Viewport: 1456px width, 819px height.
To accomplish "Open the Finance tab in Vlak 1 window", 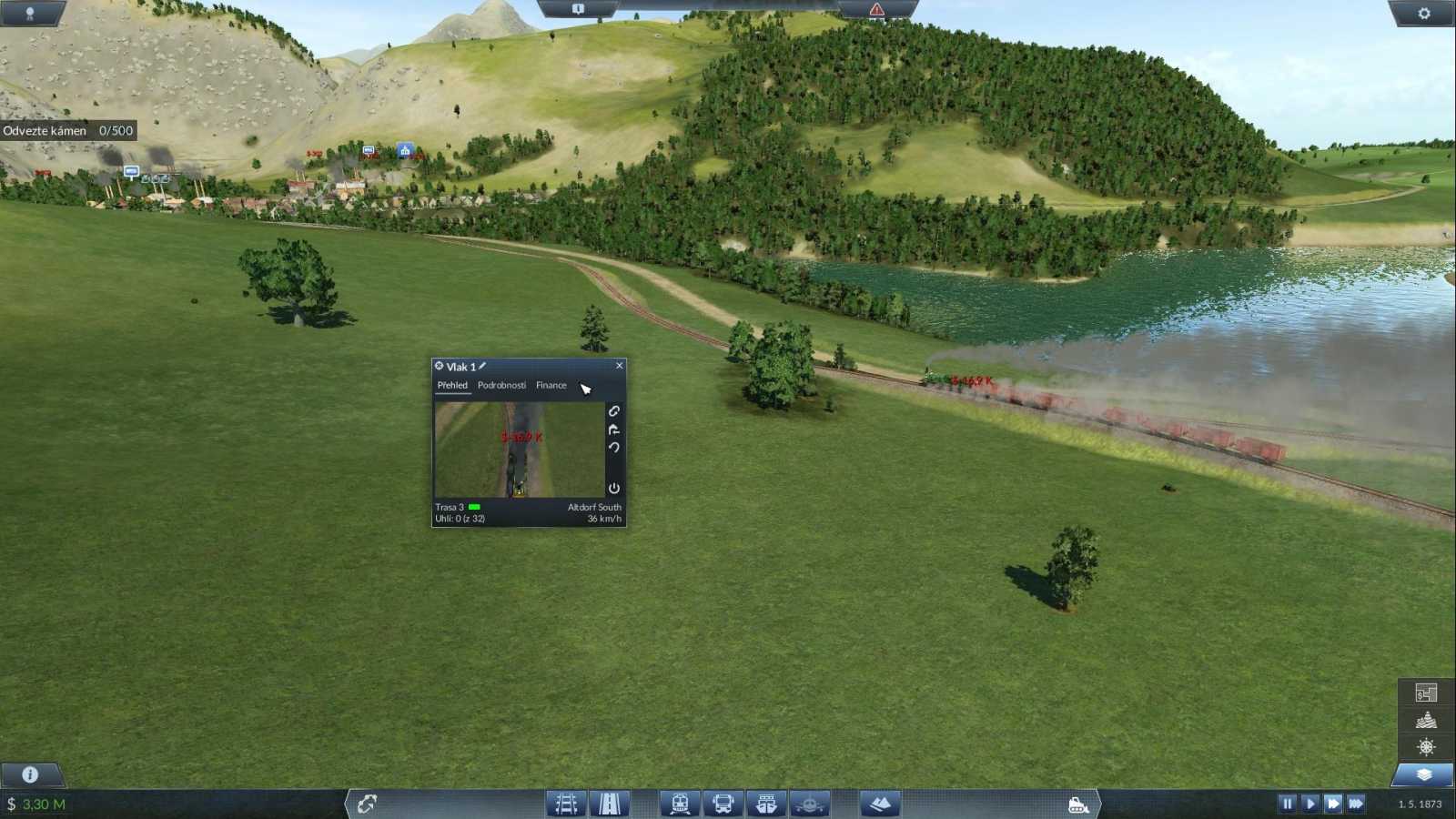I will (551, 385).
